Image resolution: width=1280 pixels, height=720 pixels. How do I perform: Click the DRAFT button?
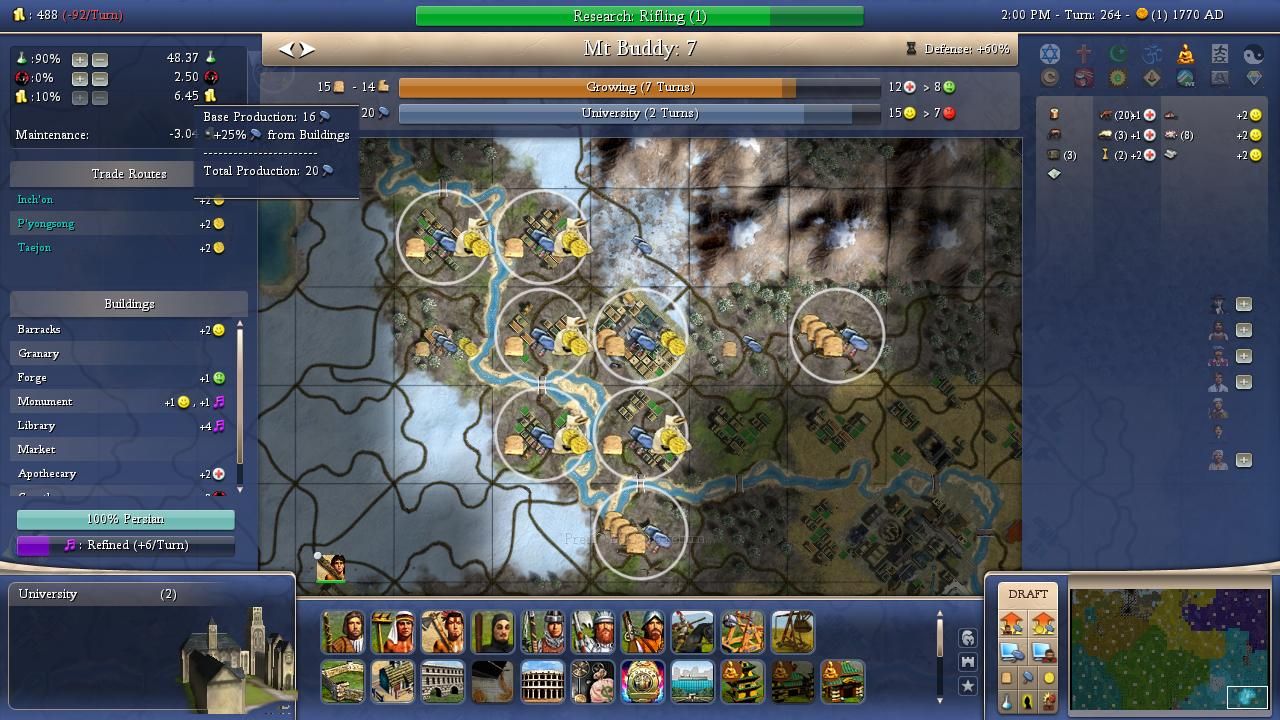tap(1028, 594)
